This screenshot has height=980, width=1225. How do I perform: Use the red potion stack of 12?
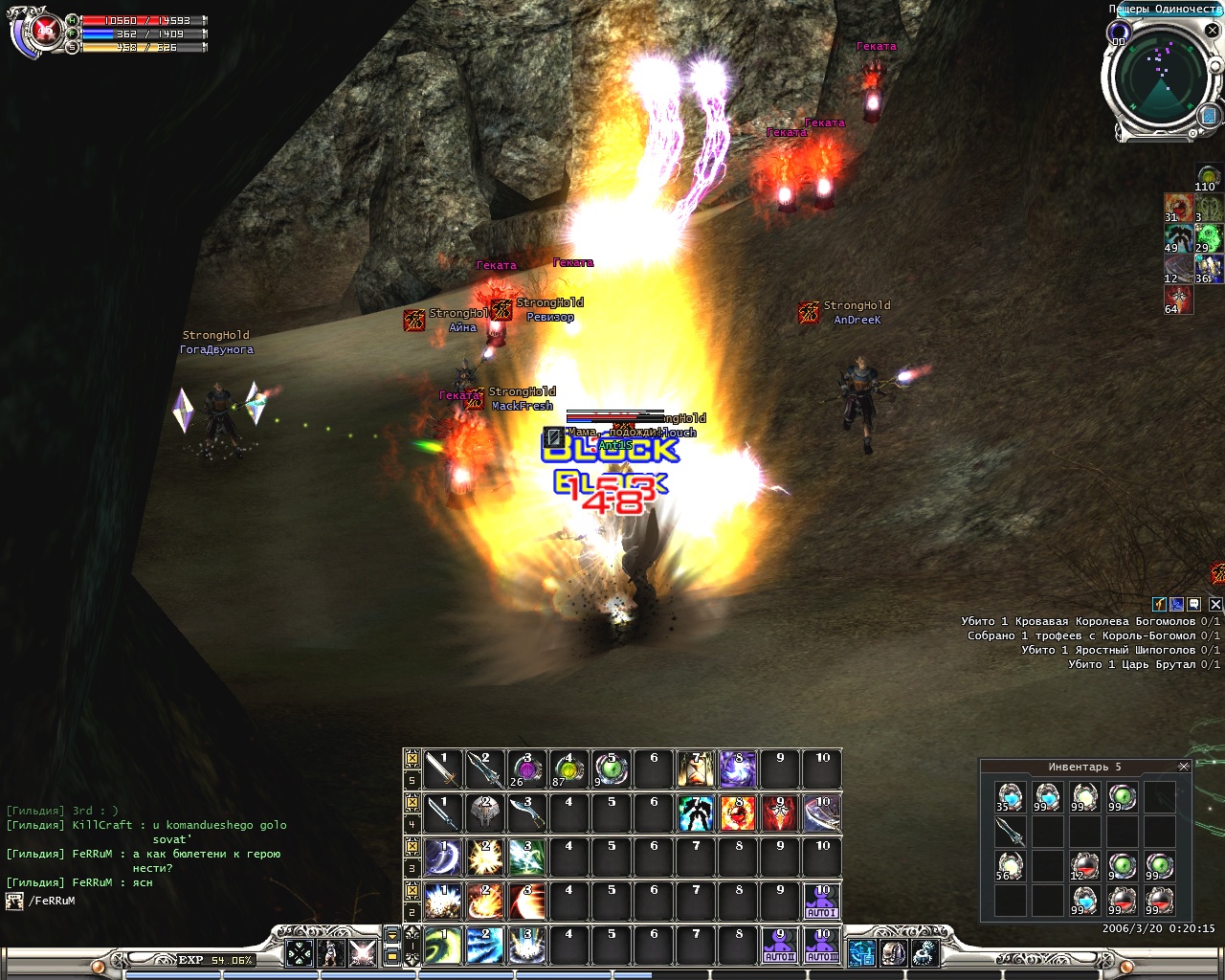(1084, 867)
